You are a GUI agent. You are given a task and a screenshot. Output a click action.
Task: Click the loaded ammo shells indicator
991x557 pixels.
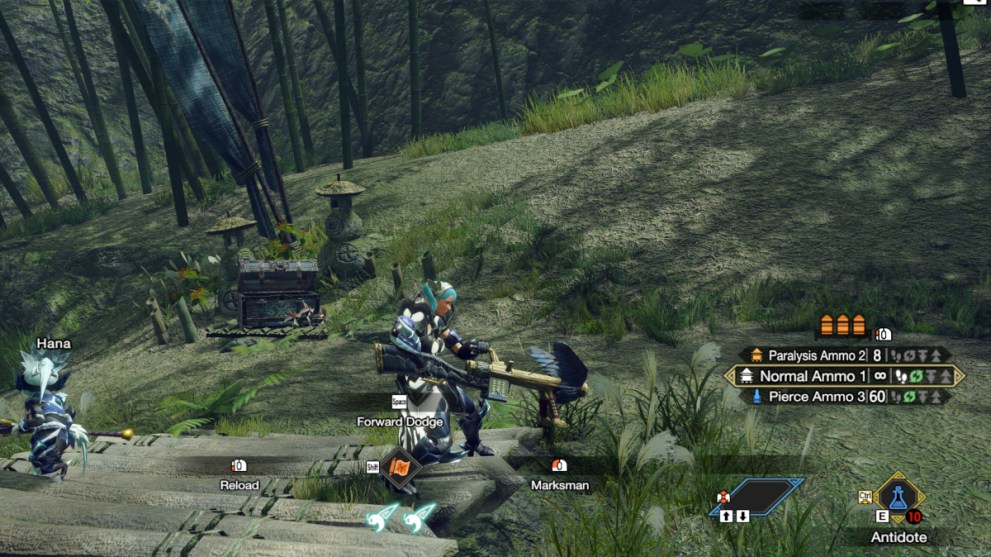tap(842, 325)
